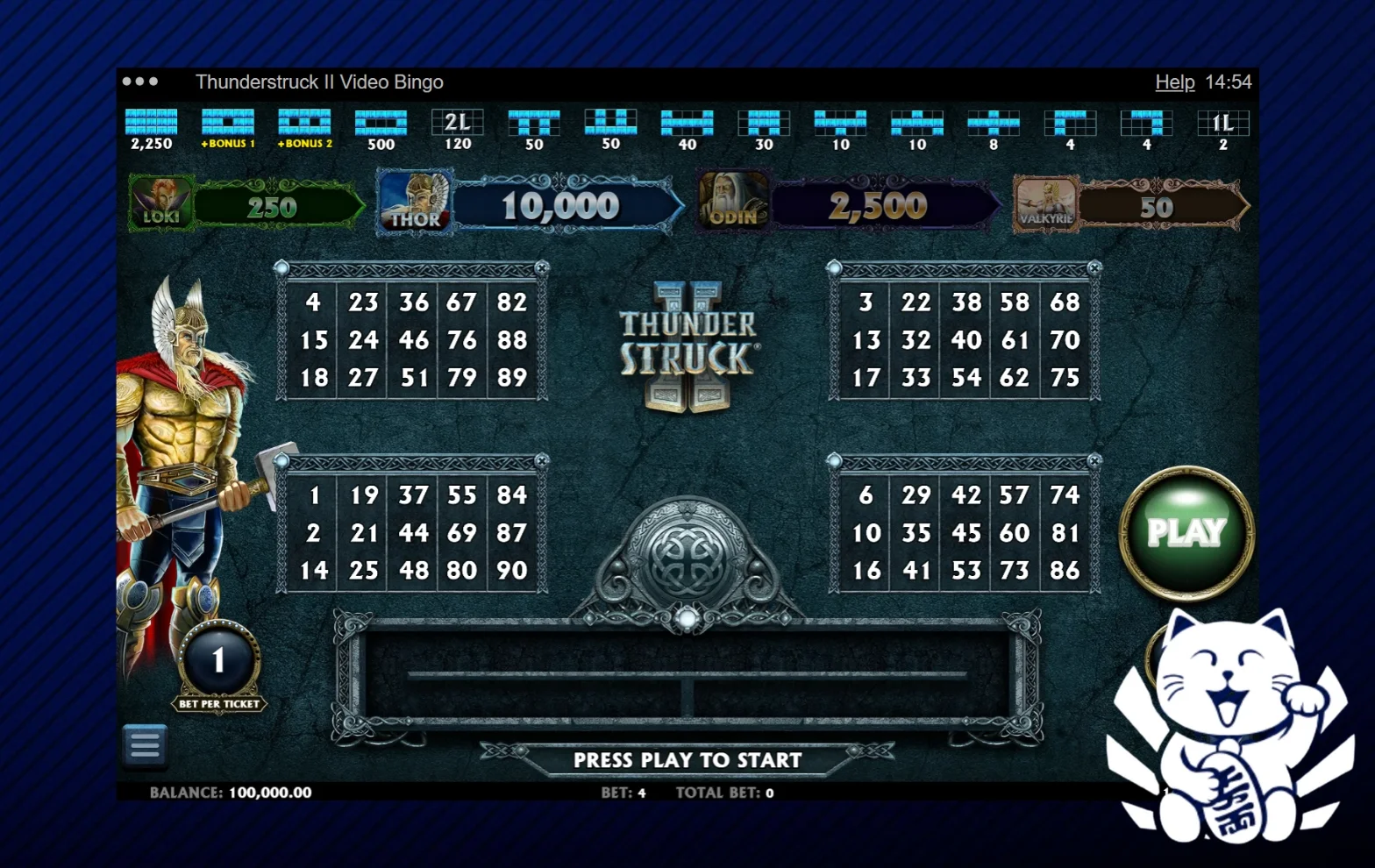The width and height of the screenshot is (1375, 868).
Task: Show the +BONUS 2 pattern
Action: (304, 129)
